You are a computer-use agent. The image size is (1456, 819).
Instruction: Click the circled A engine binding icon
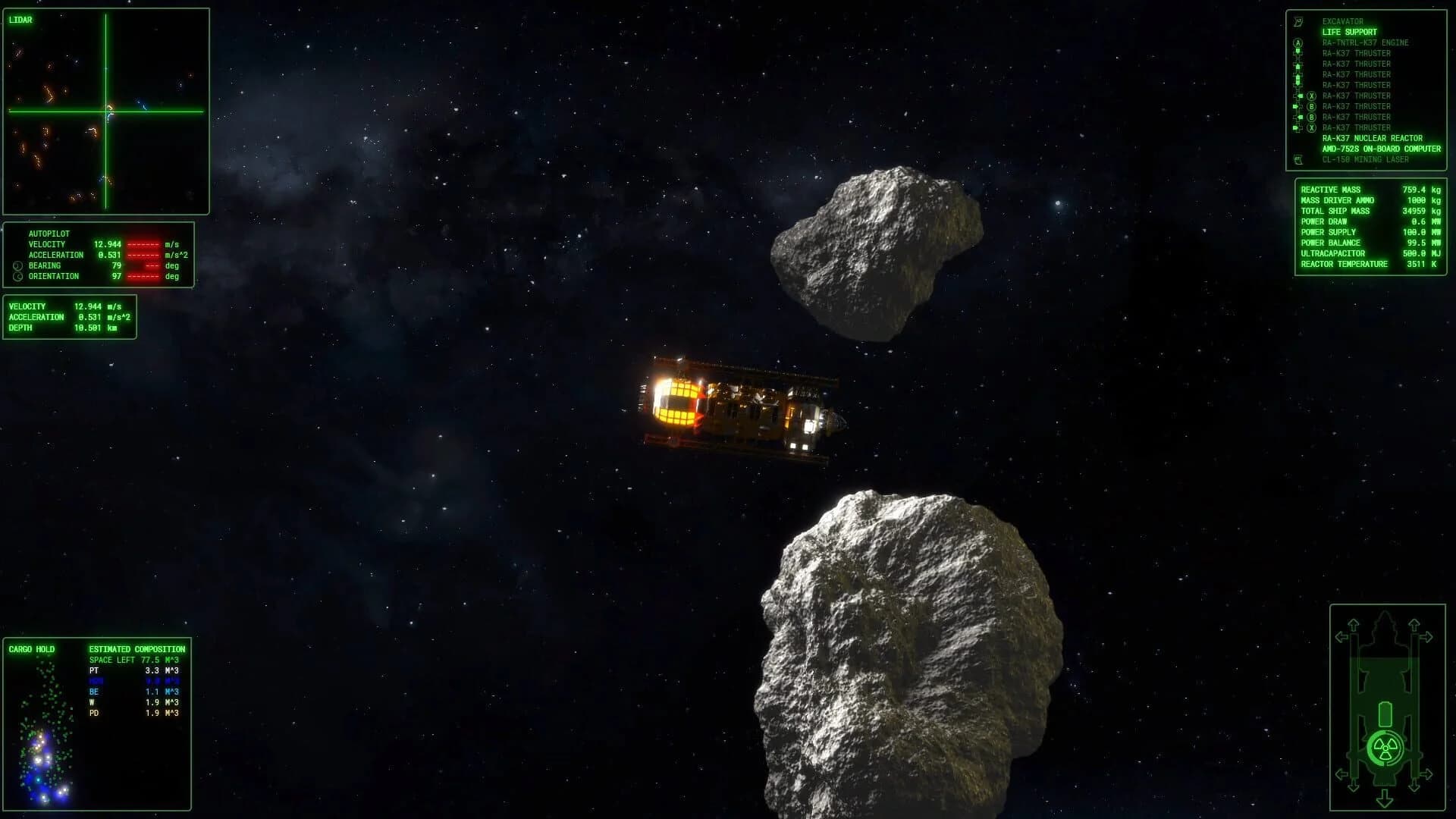pos(1297,42)
